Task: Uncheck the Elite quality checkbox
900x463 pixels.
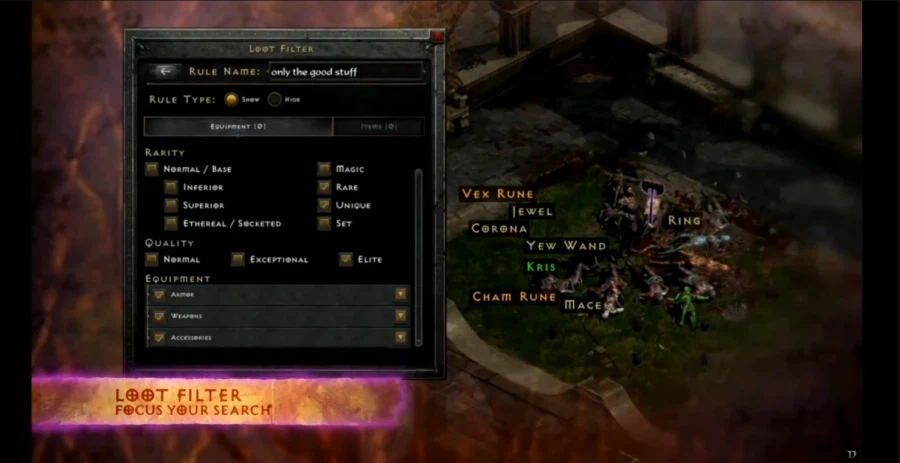Action: click(x=346, y=260)
